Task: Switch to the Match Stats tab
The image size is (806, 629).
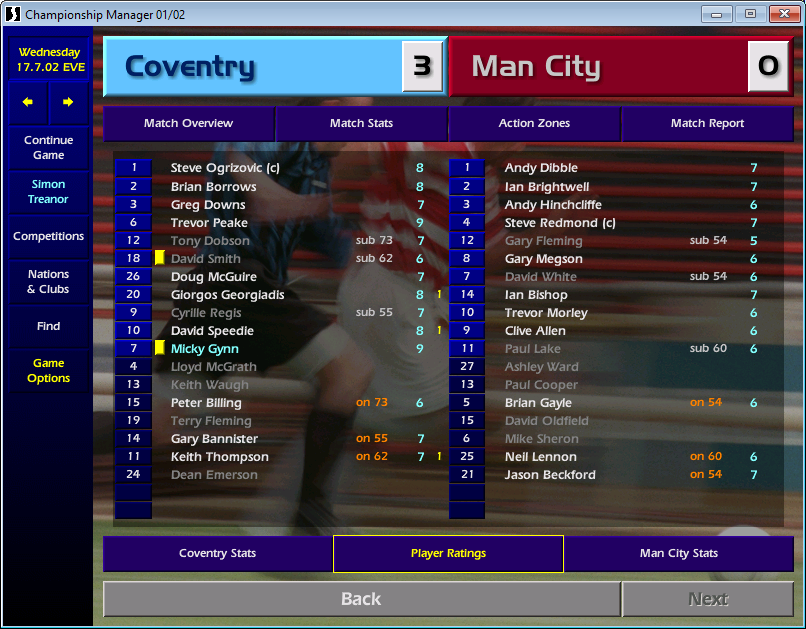Action: pyautogui.click(x=361, y=124)
